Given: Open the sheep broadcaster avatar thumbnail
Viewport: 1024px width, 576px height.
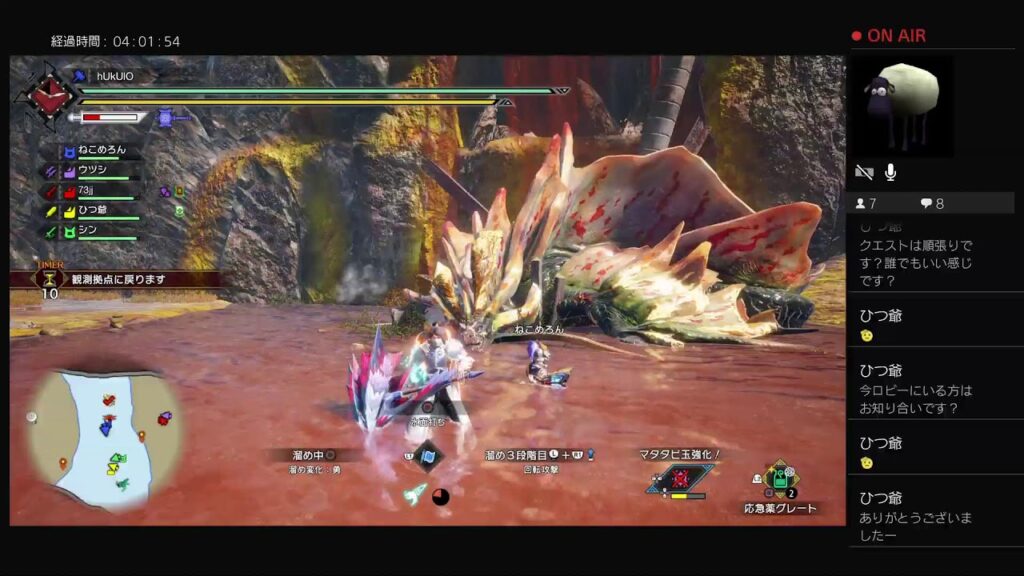Looking at the screenshot, I should click(x=900, y=106).
